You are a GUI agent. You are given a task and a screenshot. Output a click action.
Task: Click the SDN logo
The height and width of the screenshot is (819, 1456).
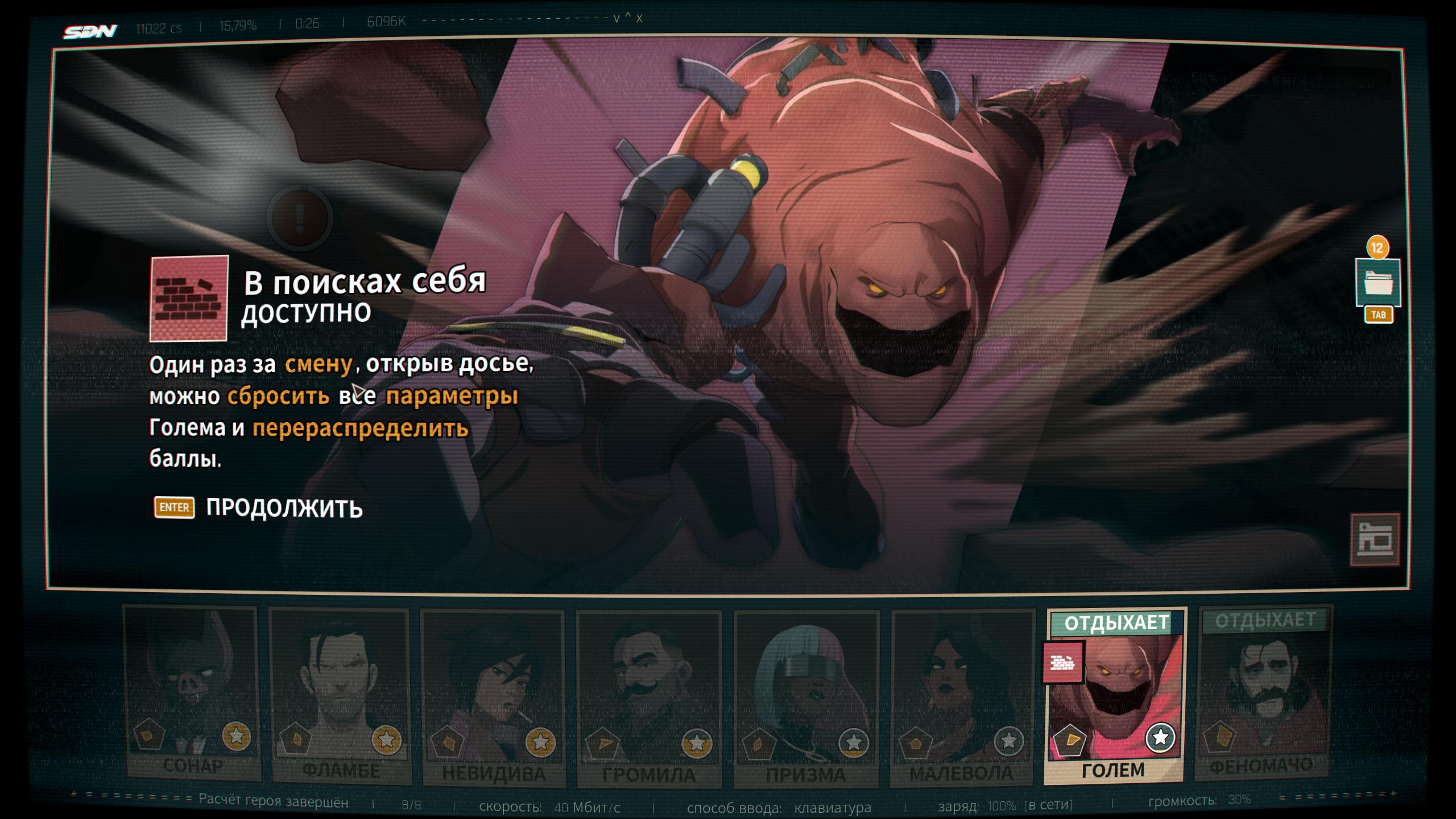click(x=90, y=31)
